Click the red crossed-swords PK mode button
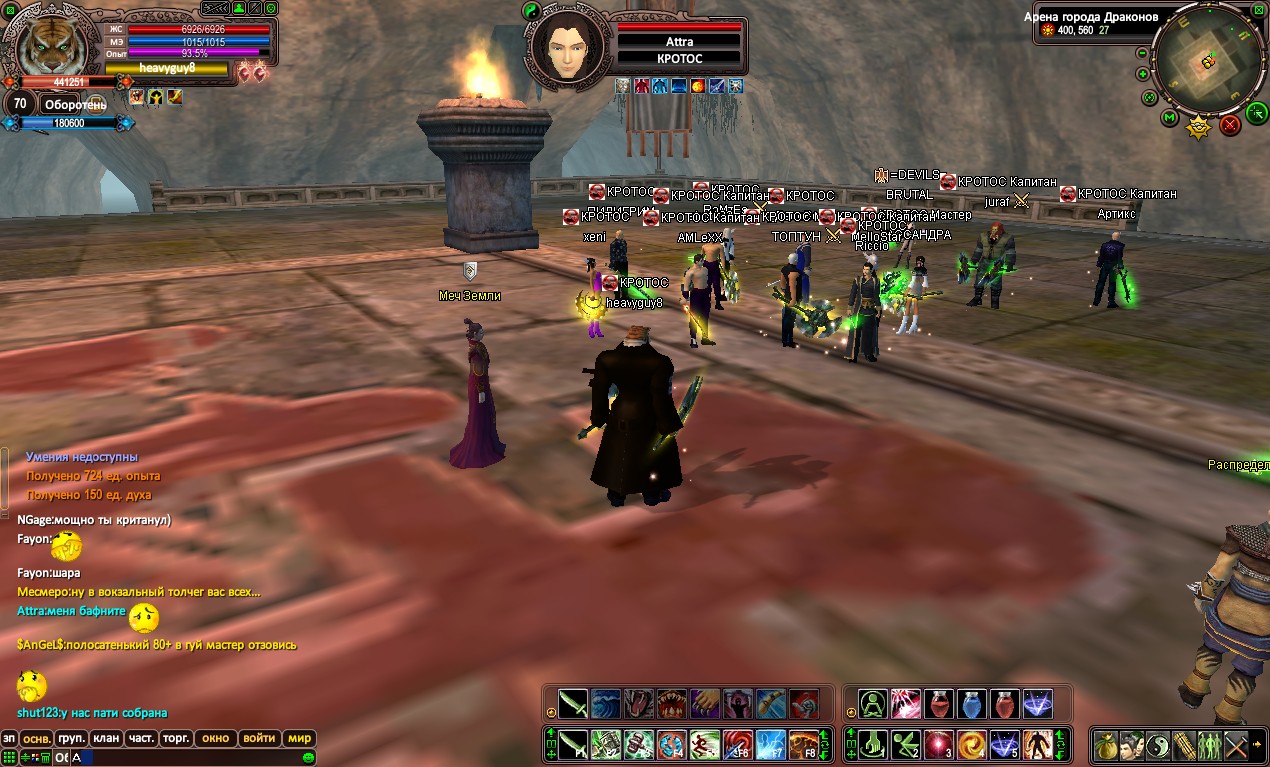1270x767 pixels. point(1230,125)
